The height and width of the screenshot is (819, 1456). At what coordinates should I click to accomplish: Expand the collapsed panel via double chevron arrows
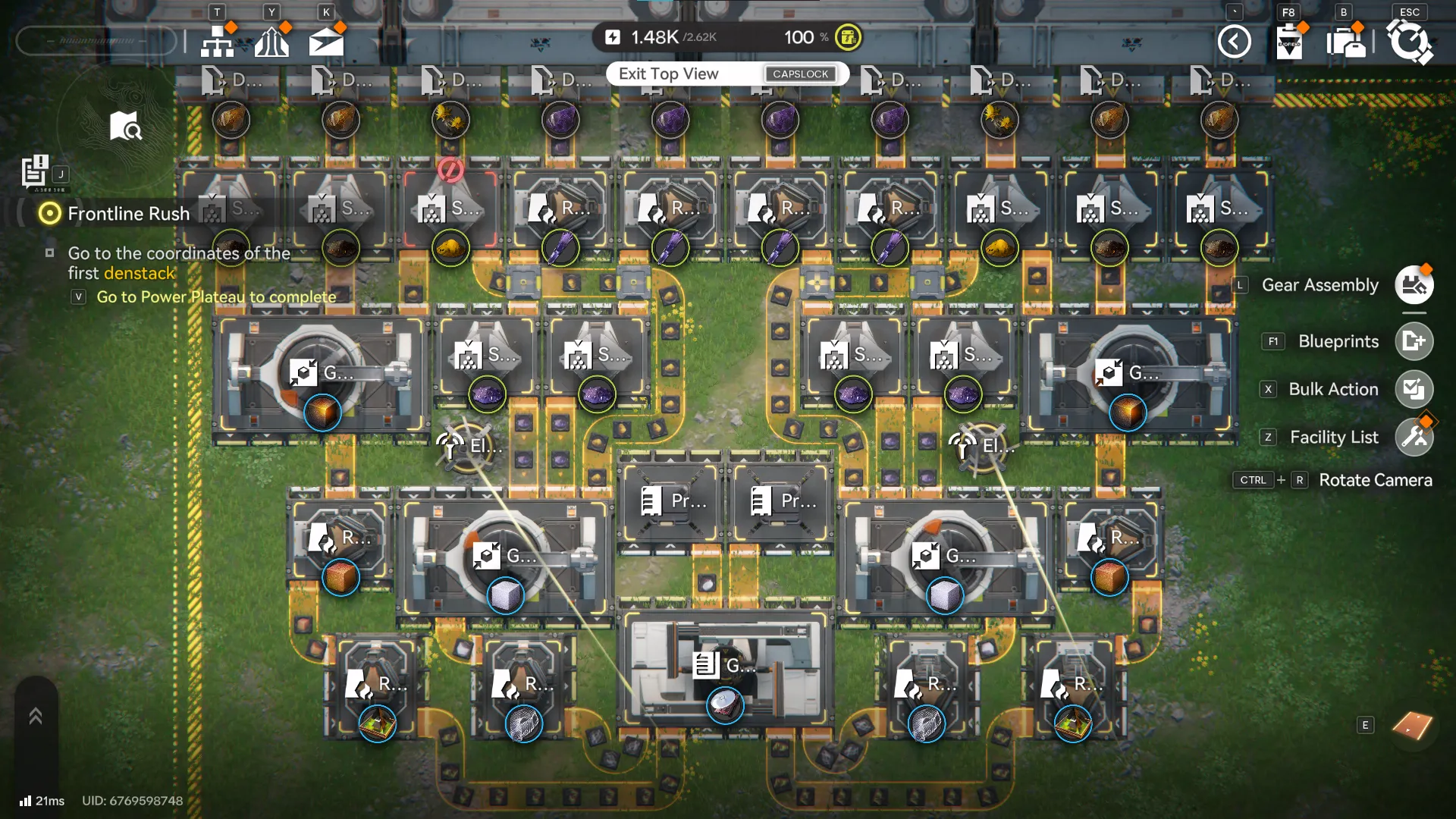point(34,714)
